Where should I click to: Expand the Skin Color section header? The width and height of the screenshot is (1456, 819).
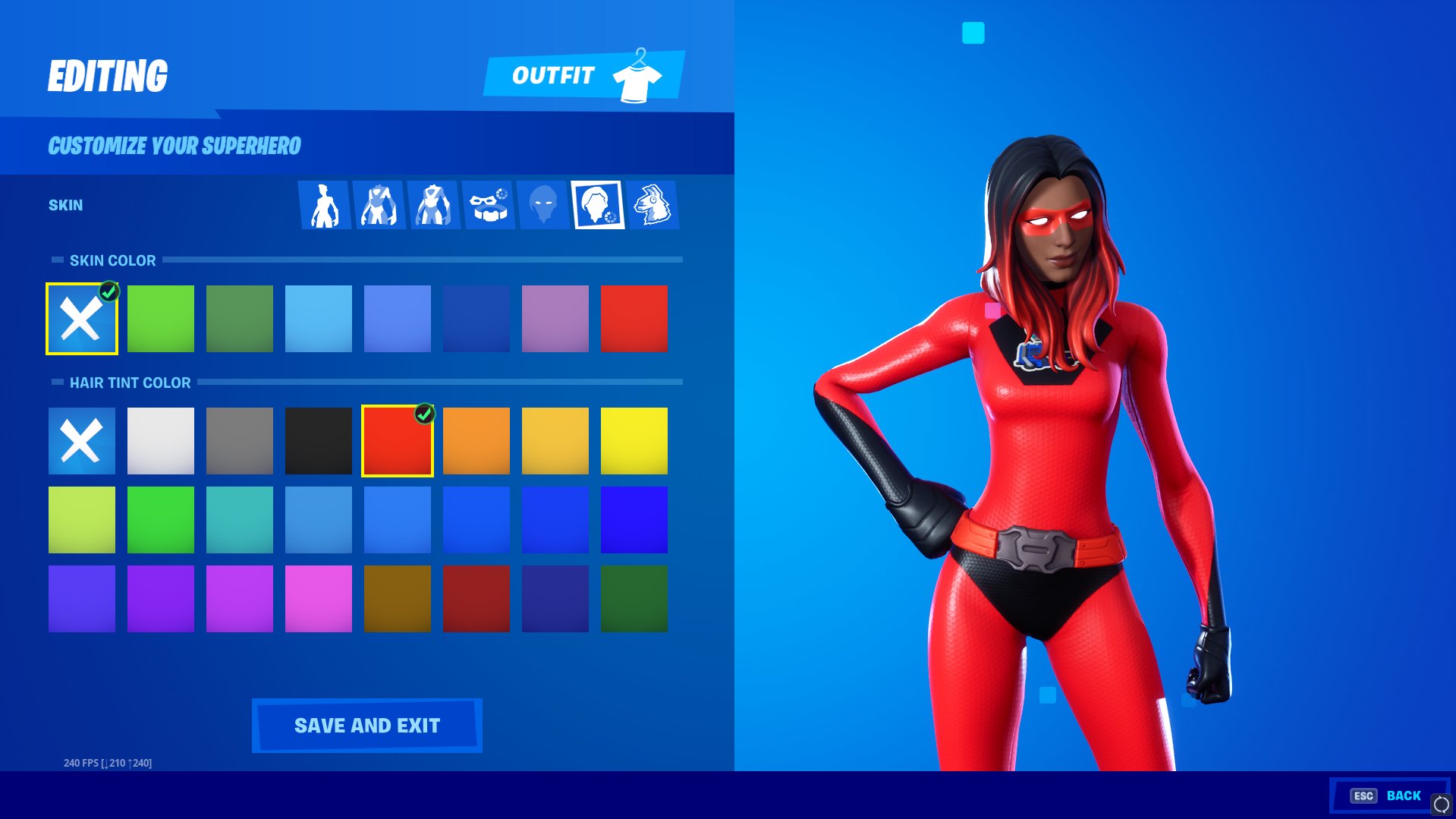[112, 260]
